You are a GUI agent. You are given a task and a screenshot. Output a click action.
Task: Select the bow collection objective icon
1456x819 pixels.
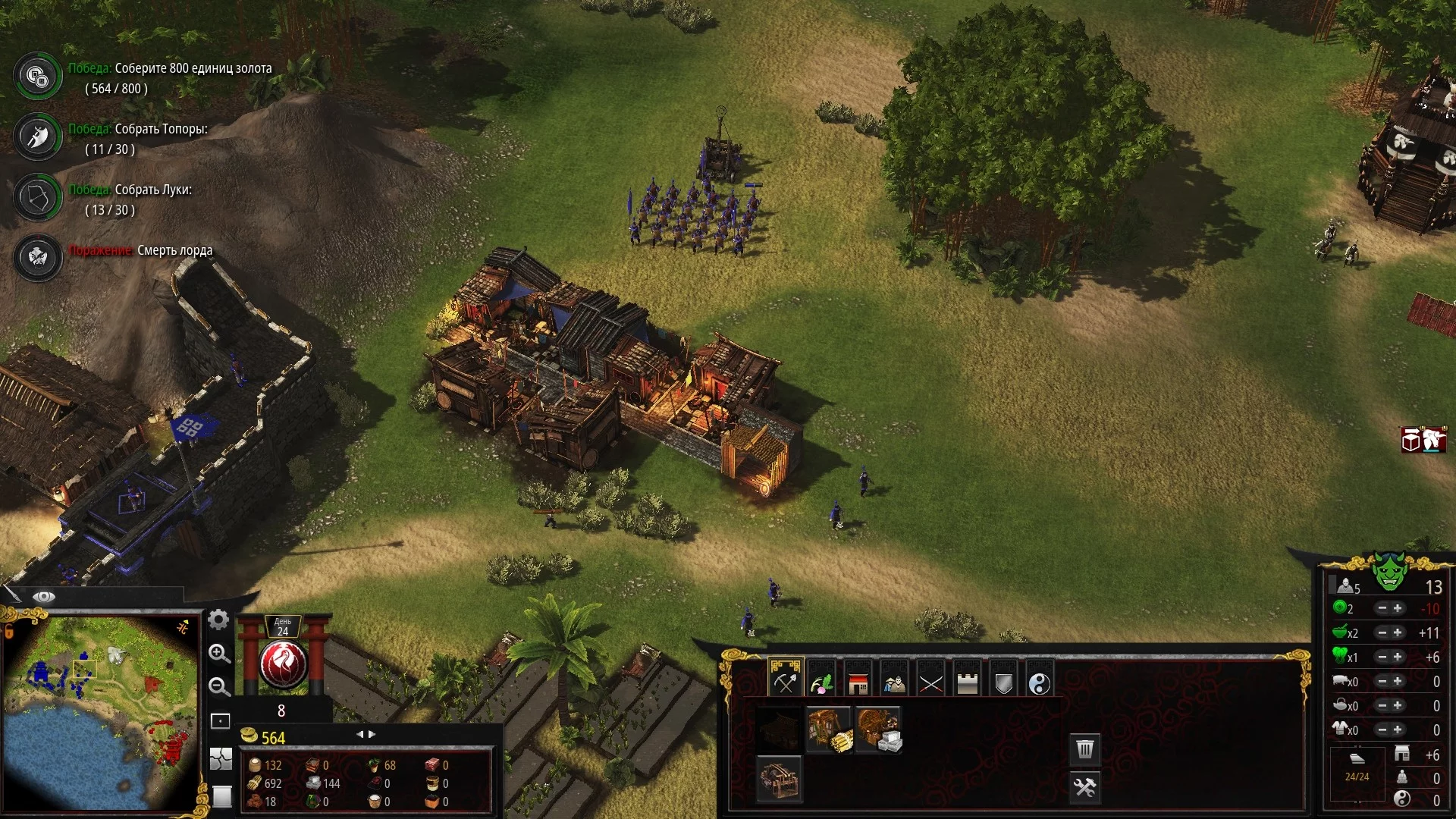(x=37, y=198)
